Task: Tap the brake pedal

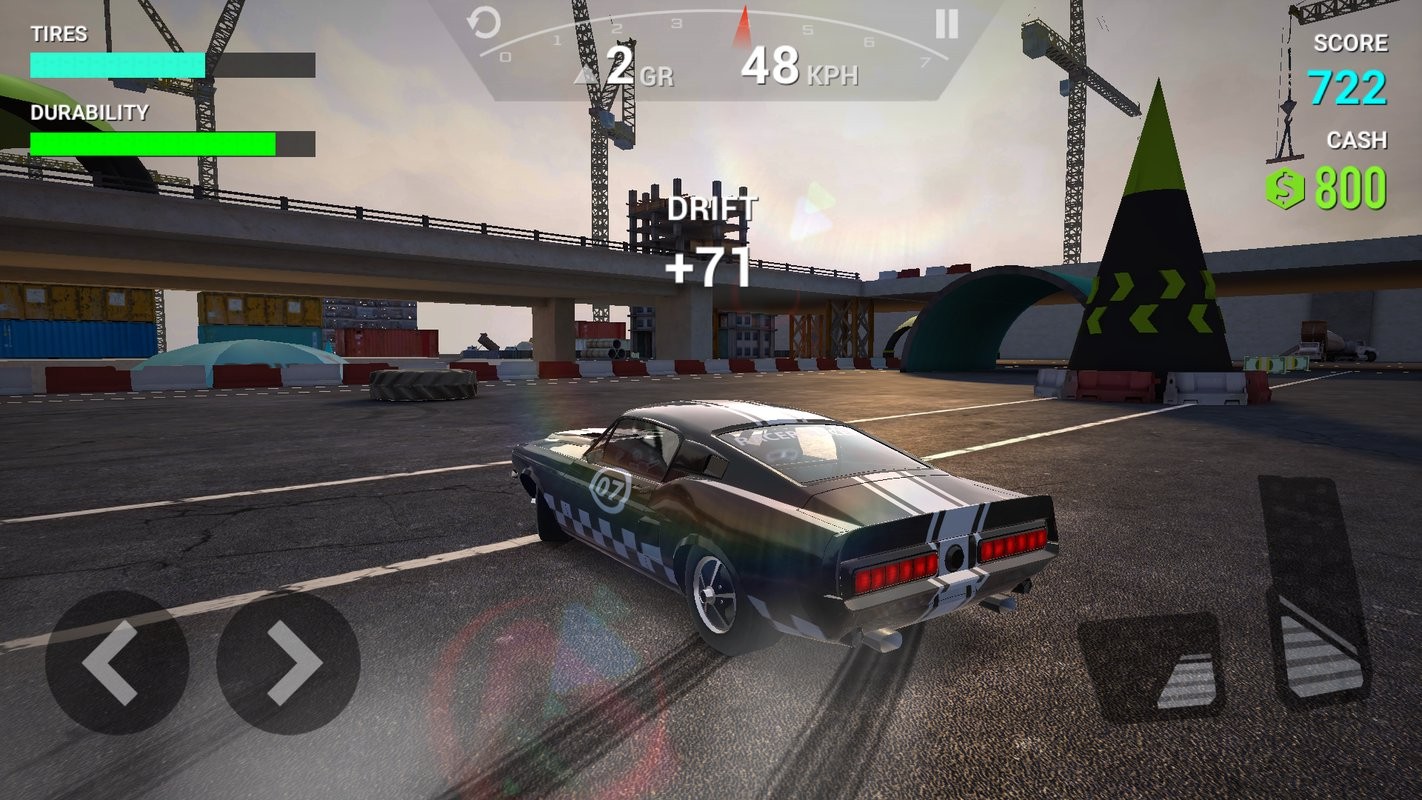Action: 1151,666
